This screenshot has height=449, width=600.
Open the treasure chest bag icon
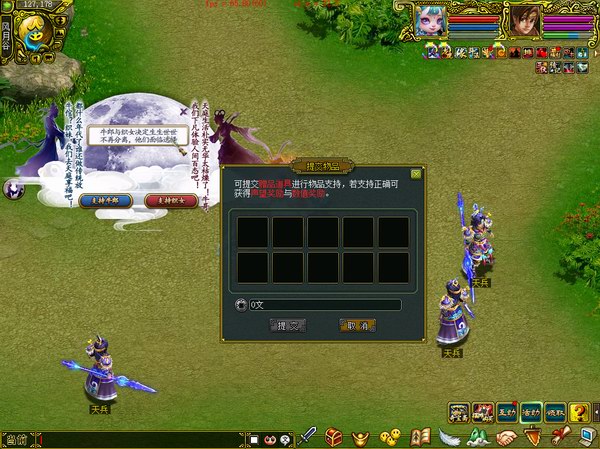(x=334, y=438)
